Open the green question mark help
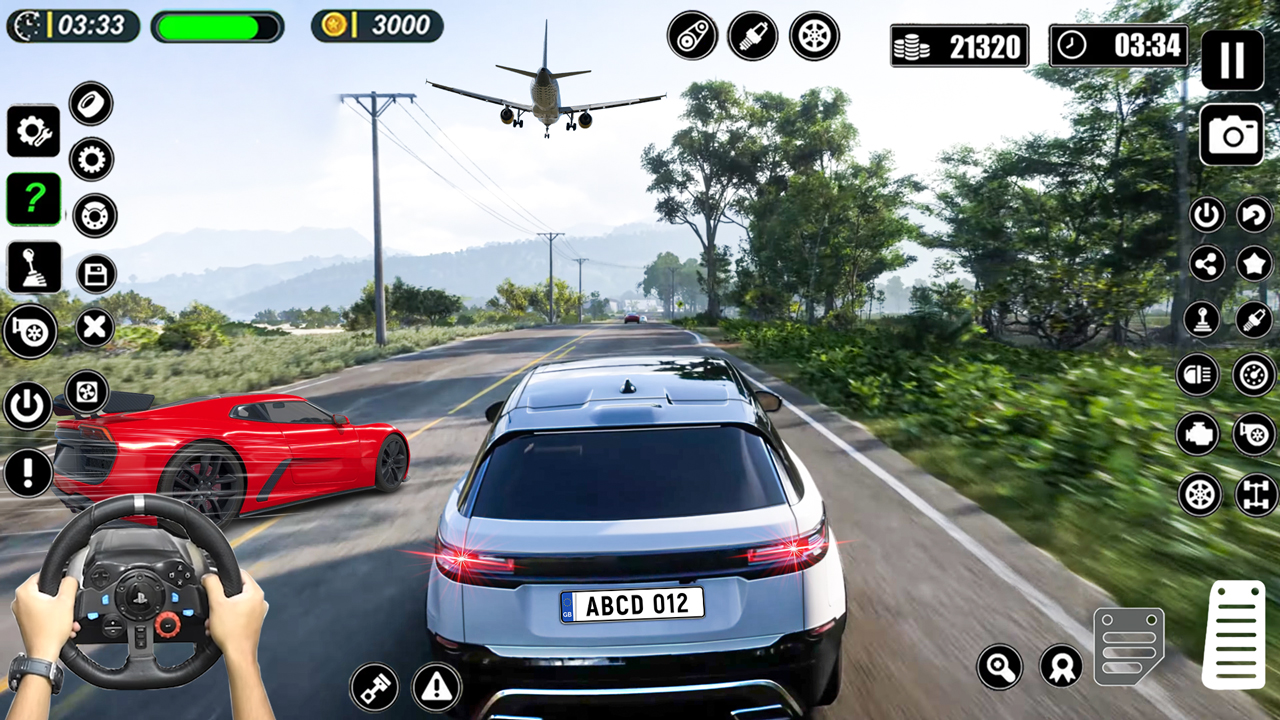 34,199
